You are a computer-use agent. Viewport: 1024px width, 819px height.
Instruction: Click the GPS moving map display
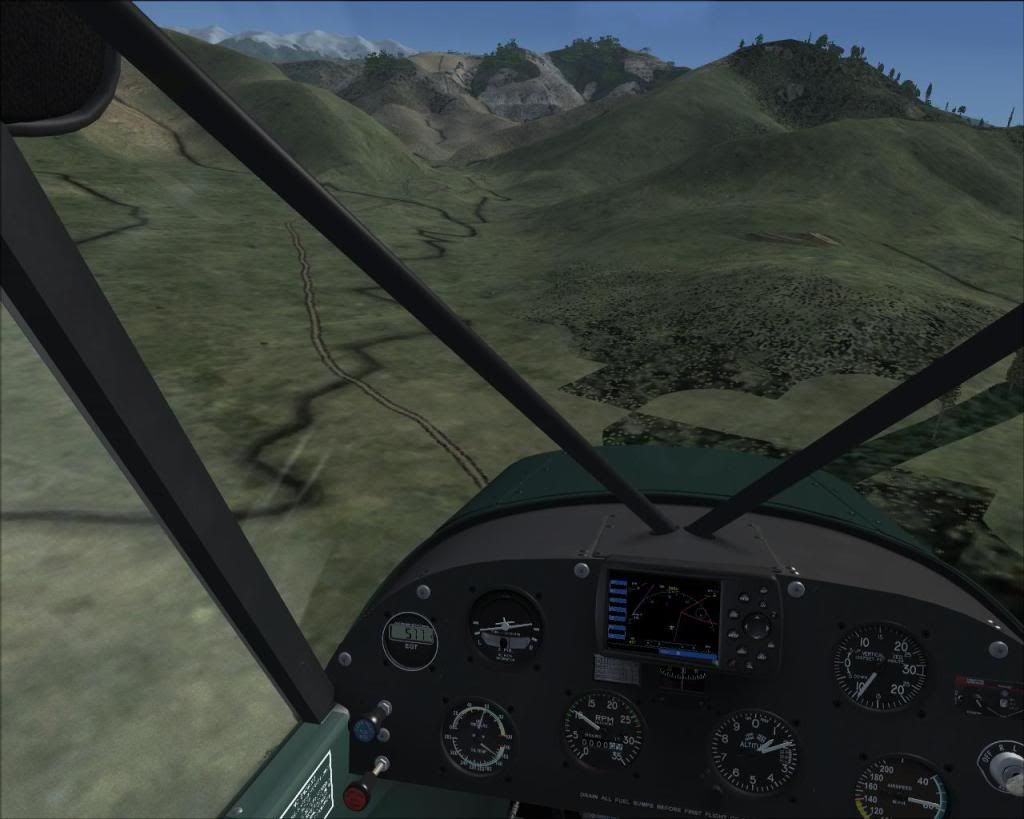(662, 615)
